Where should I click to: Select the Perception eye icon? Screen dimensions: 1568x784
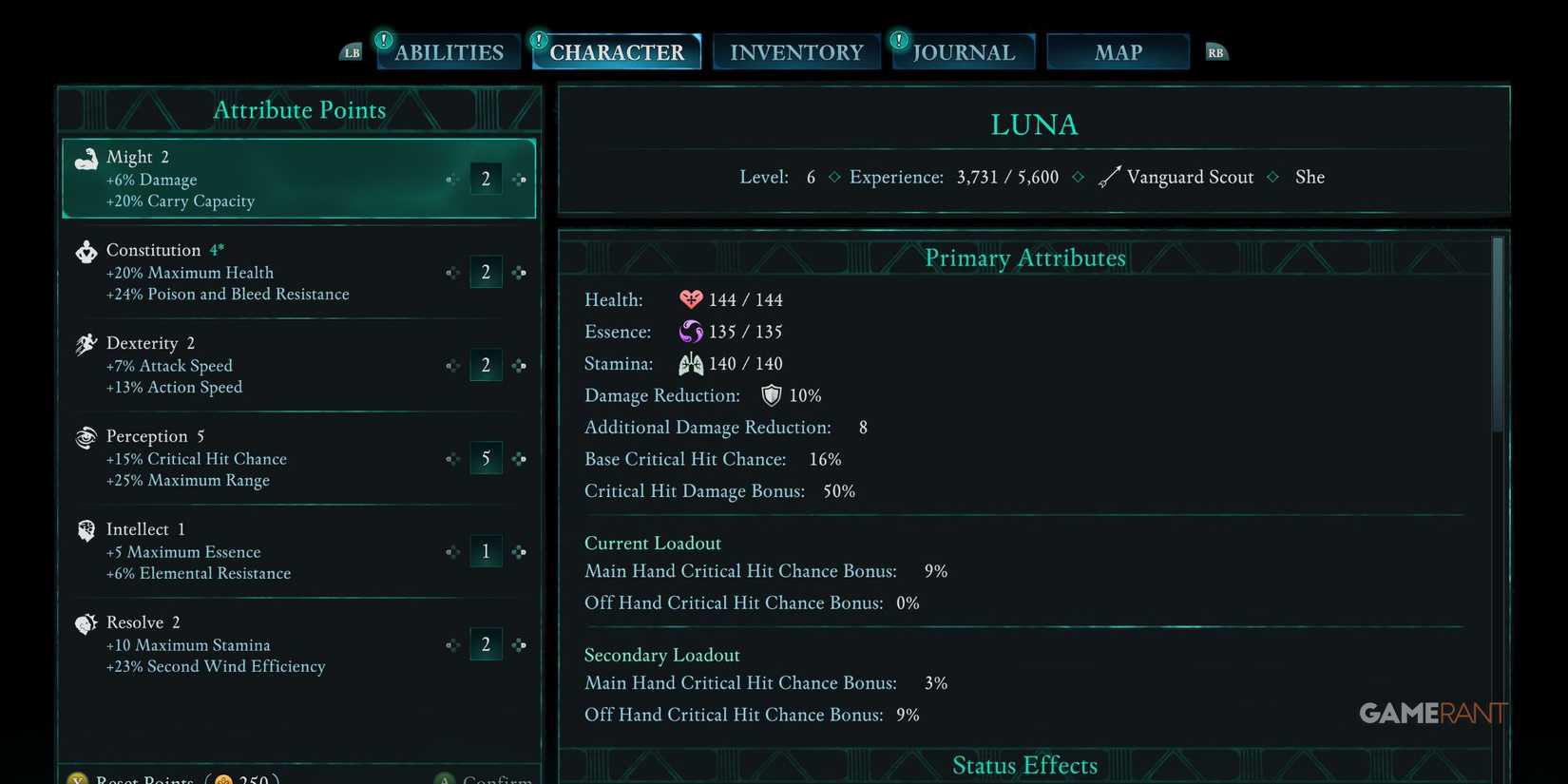(86, 436)
